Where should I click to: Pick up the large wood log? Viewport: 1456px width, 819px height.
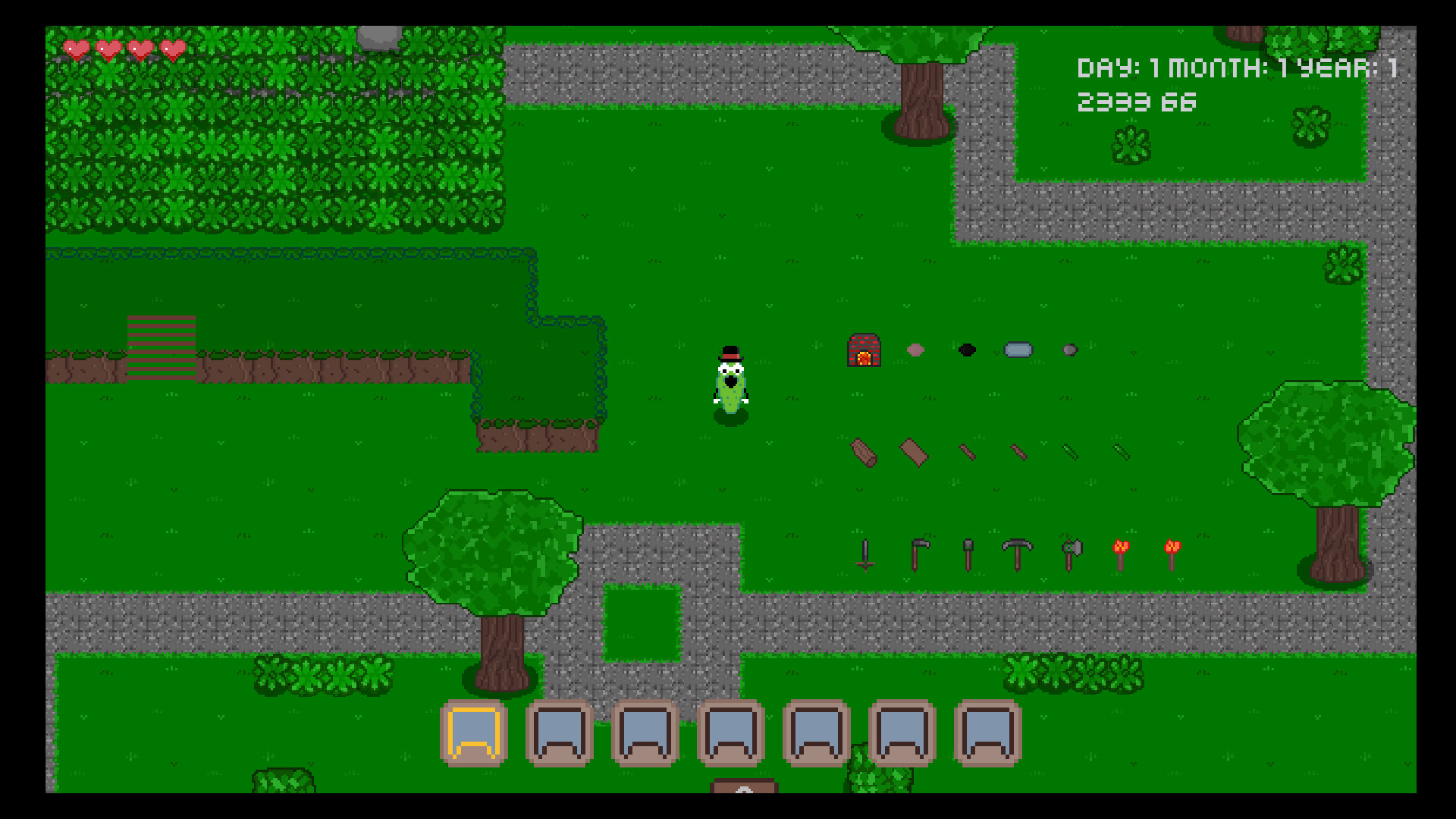tap(864, 451)
